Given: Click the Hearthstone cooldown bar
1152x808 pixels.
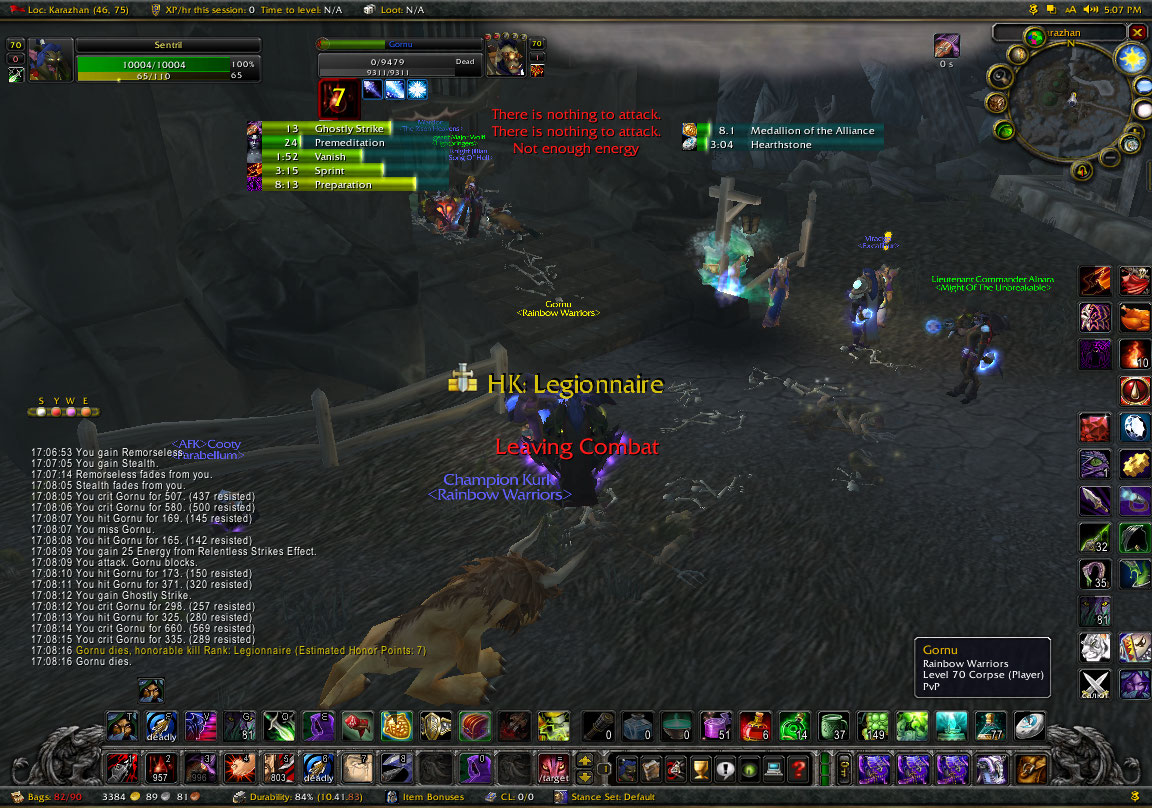Looking at the screenshot, I should [782, 145].
